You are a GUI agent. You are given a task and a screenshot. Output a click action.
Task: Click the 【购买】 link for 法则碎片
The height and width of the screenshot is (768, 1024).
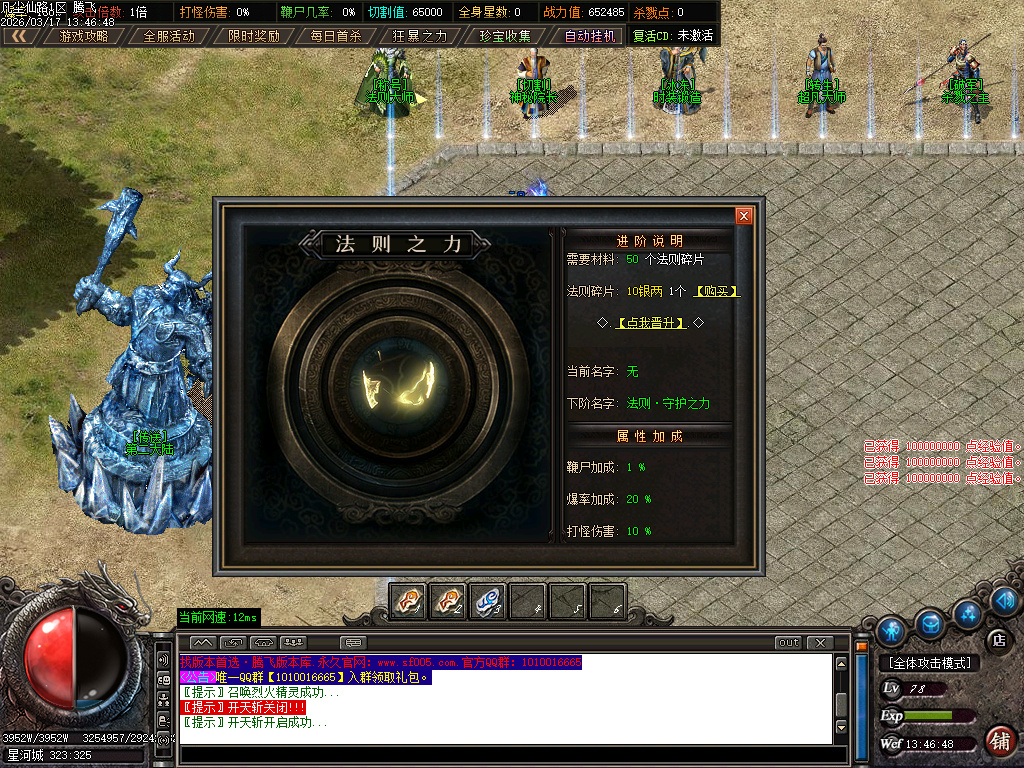[718, 291]
